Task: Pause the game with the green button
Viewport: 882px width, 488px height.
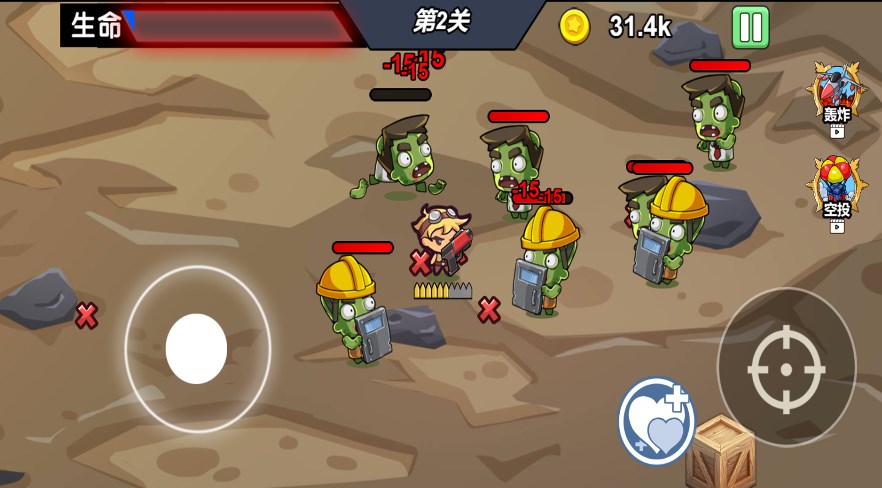Action: [x=750, y=27]
